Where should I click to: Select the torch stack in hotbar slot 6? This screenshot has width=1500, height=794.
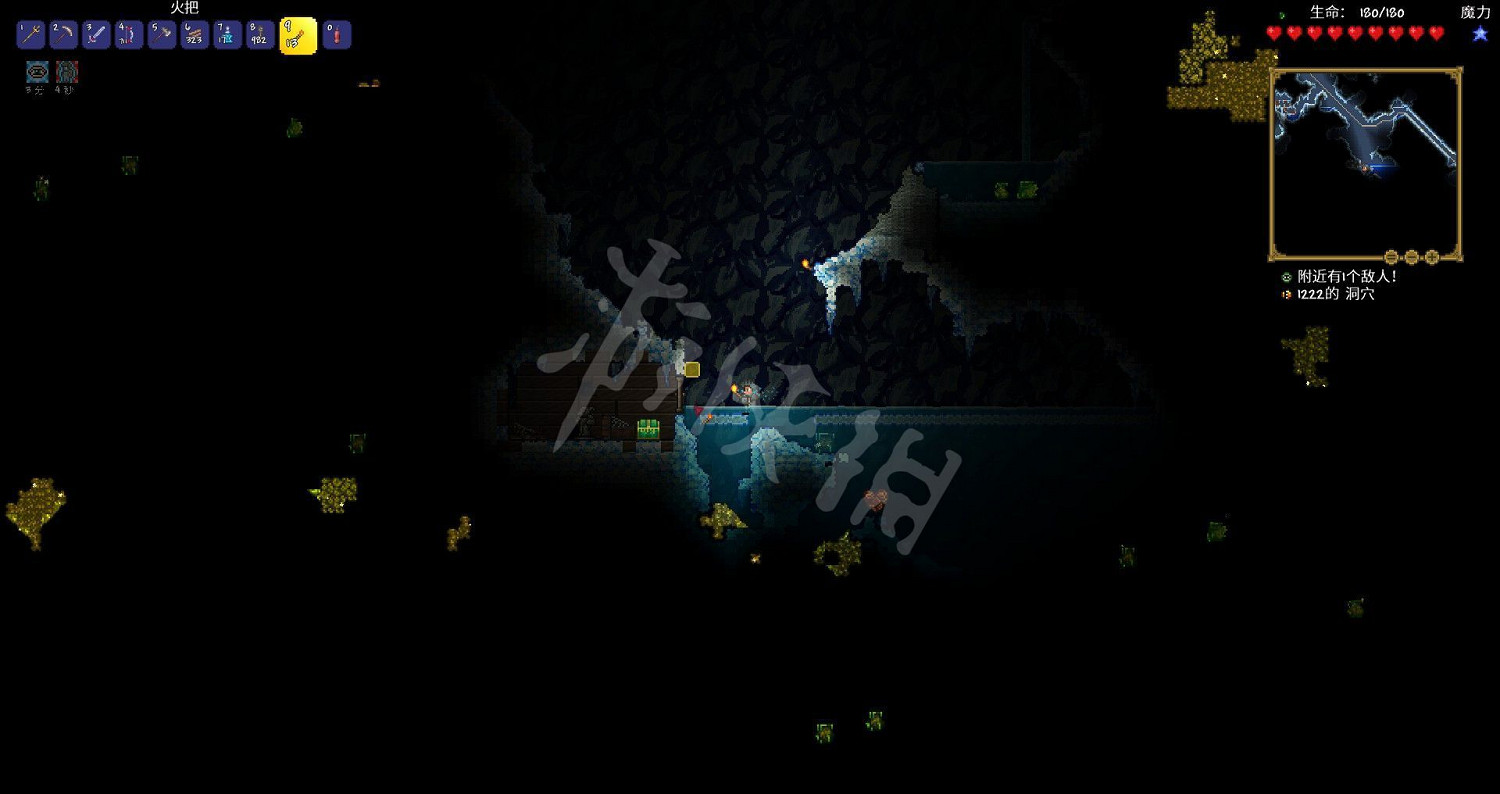pyautogui.click(x=194, y=34)
